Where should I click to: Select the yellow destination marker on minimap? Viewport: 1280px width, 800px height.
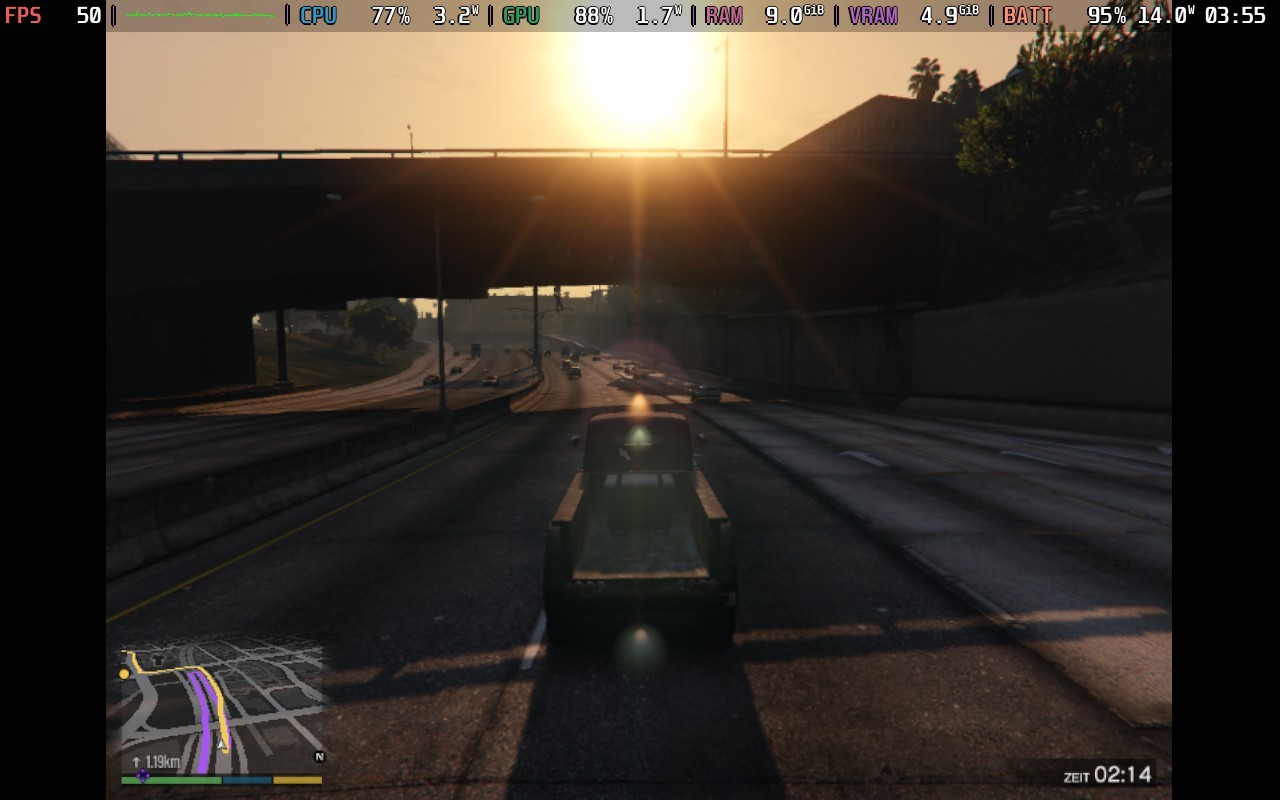click(x=124, y=674)
